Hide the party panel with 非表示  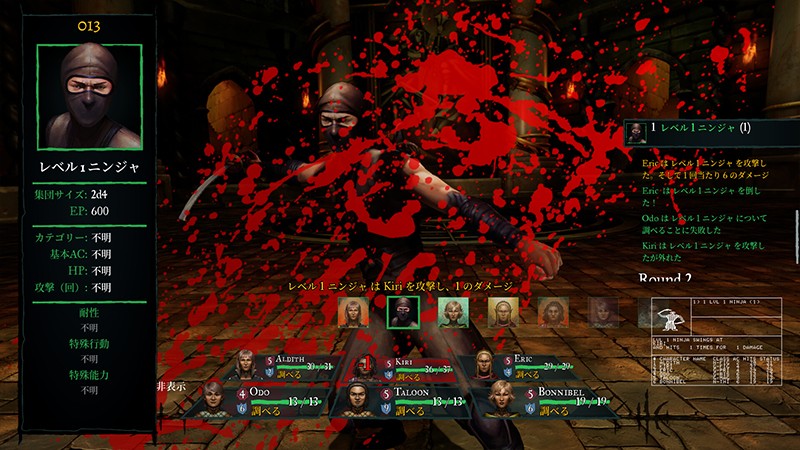click(172, 386)
